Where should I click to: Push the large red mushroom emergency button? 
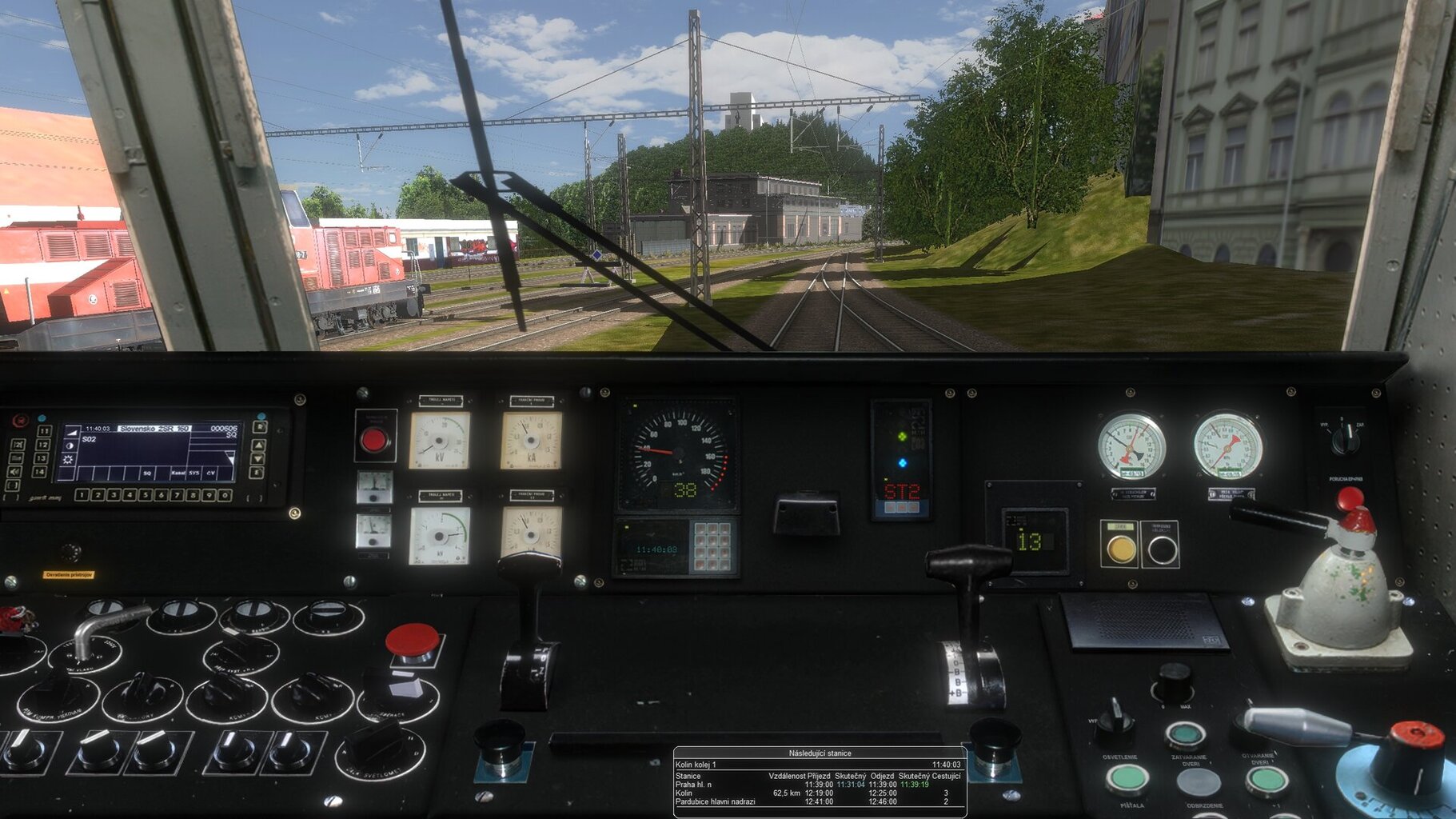[412, 641]
